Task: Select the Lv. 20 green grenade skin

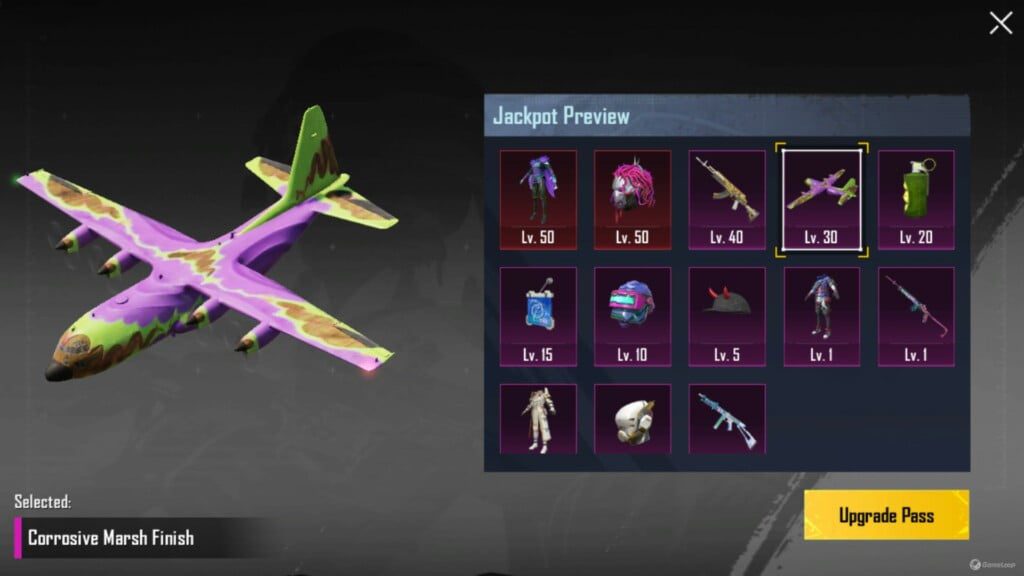Action: tap(916, 199)
